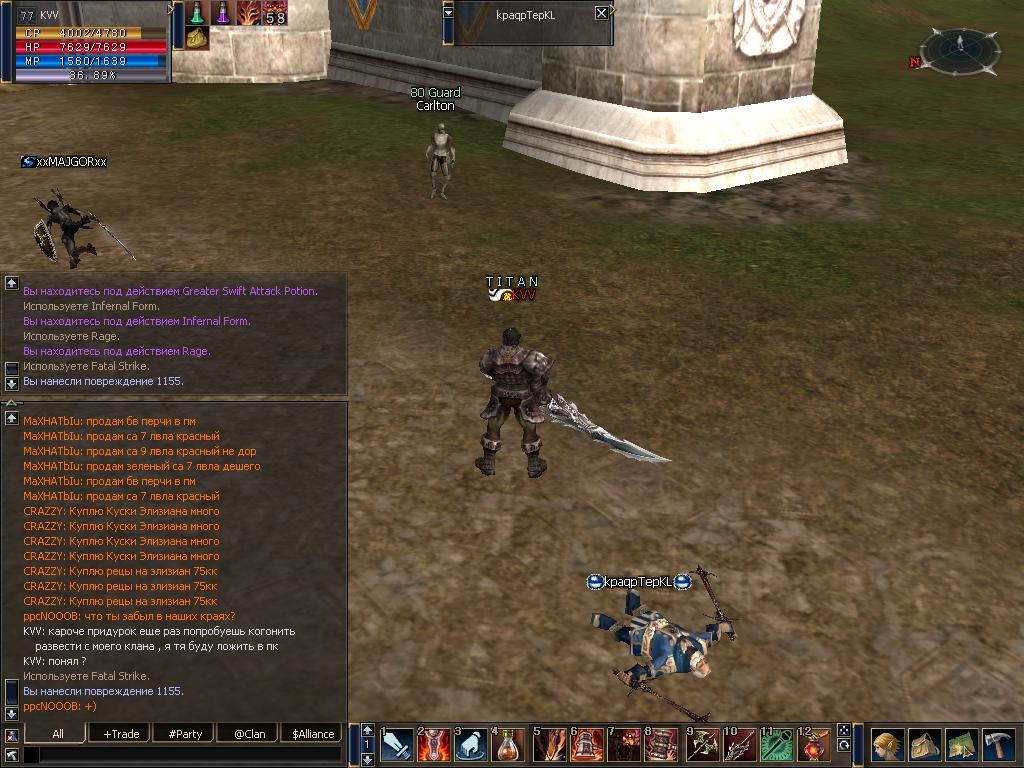The width and height of the screenshot is (1024, 768).
Task: Select the @Clan chat tab
Action: (x=249, y=733)
